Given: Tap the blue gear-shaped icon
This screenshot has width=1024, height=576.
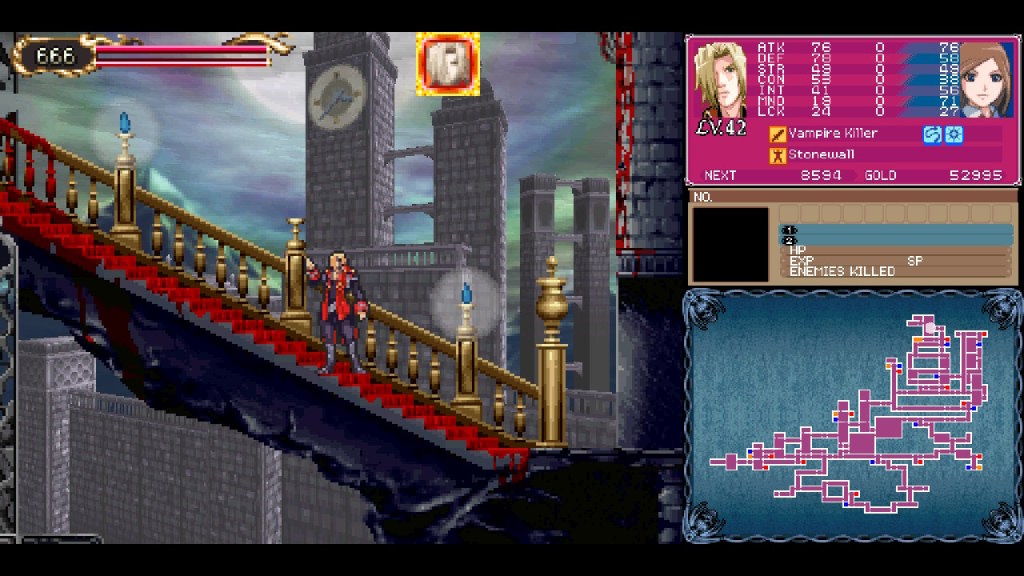Looking at the screenshot, I should [x=954, y=134].
